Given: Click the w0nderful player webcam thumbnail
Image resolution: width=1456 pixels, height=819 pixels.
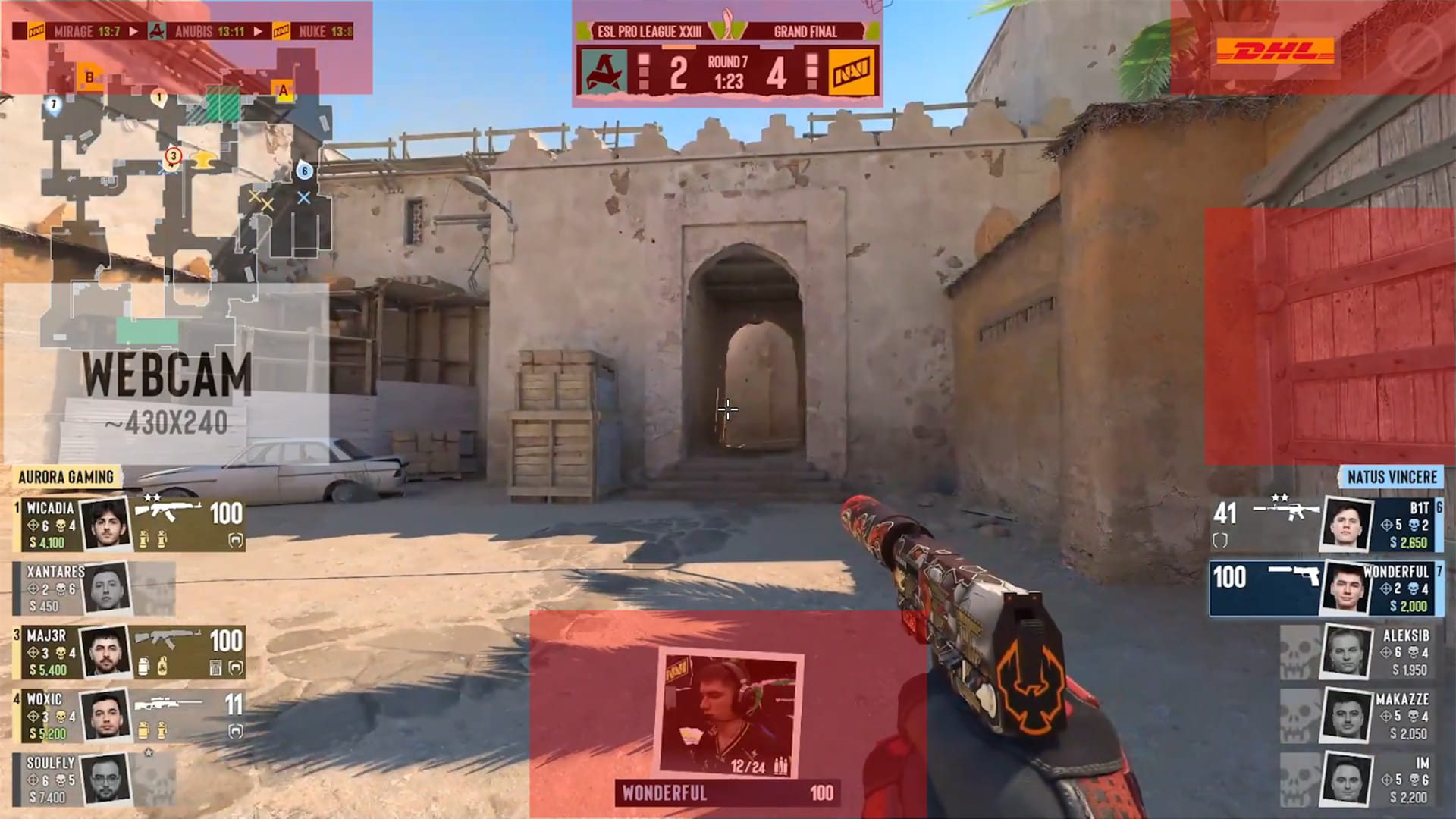Looking at the screenshot, I should 729,716.
